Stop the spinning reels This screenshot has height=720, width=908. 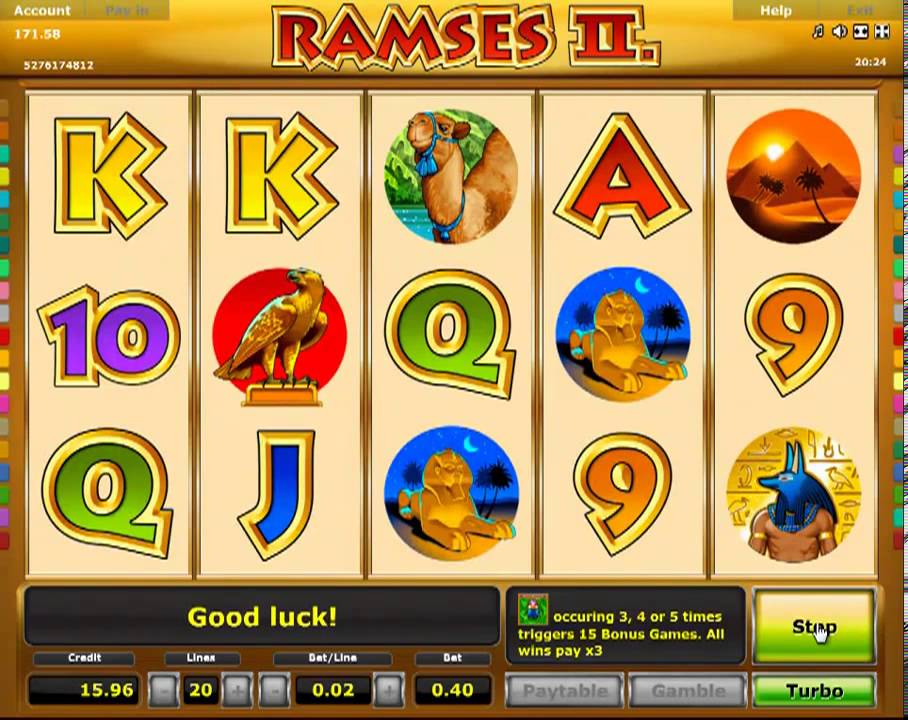tap(814, 626)
